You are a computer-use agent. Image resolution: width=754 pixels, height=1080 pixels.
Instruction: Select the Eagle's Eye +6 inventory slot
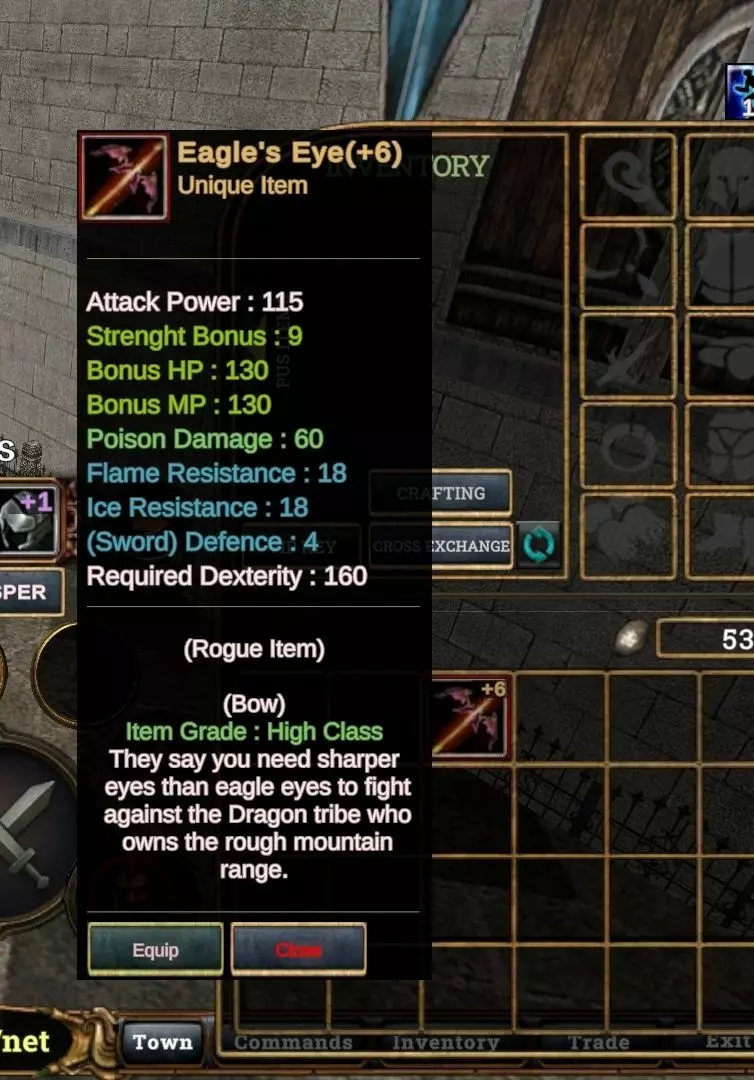[x=471, y=717]
